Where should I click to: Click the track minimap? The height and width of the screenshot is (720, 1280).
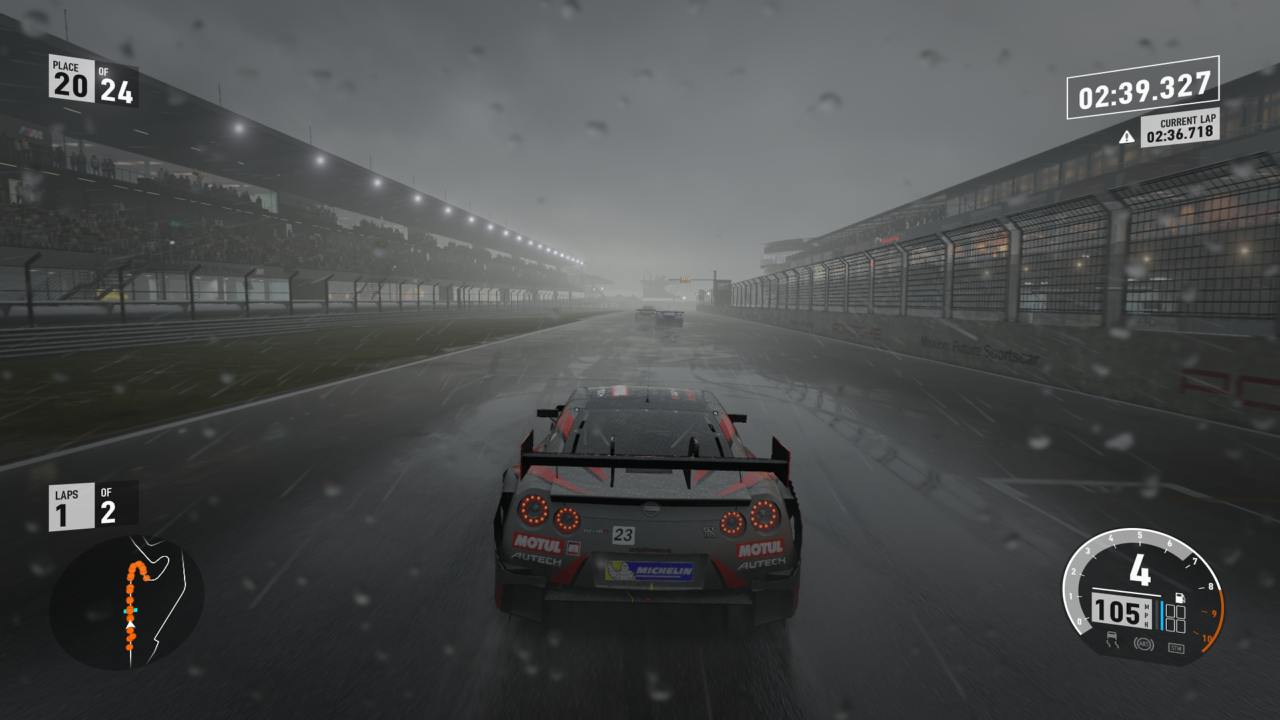click(x=127, y=603)
